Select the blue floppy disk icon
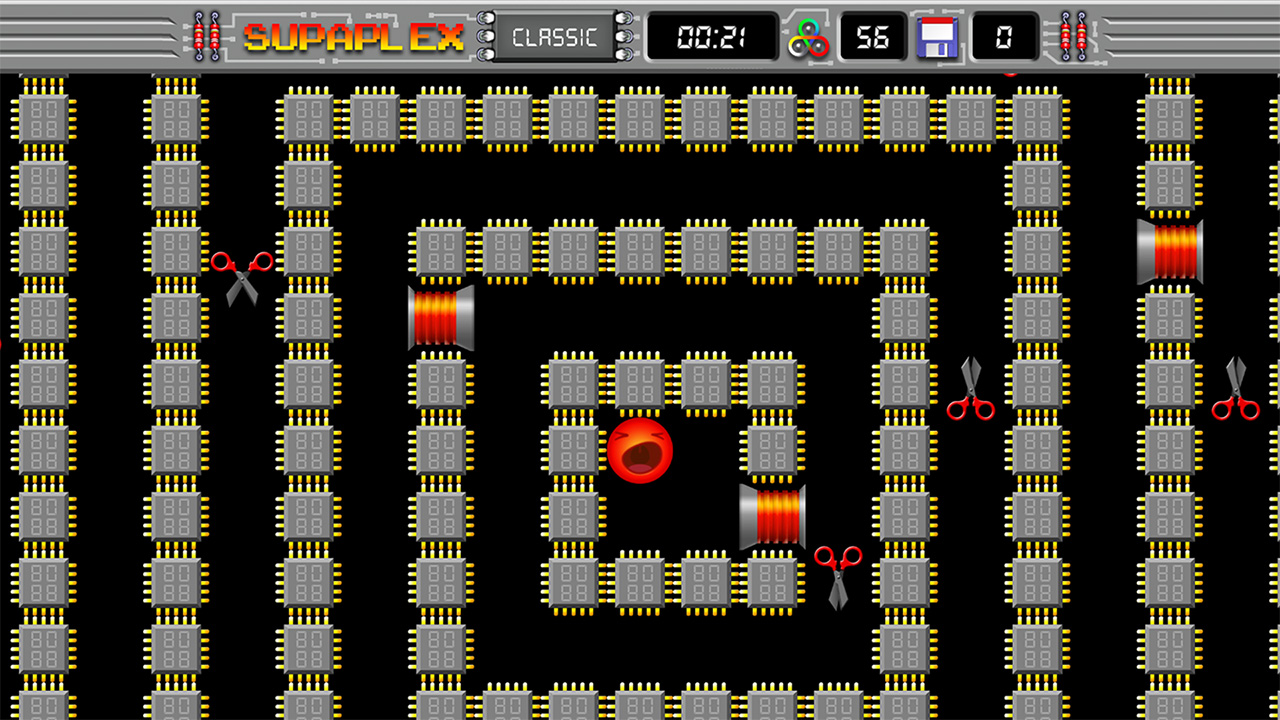The height and width of the screenshot is (720, 1280). pos(938,39)
